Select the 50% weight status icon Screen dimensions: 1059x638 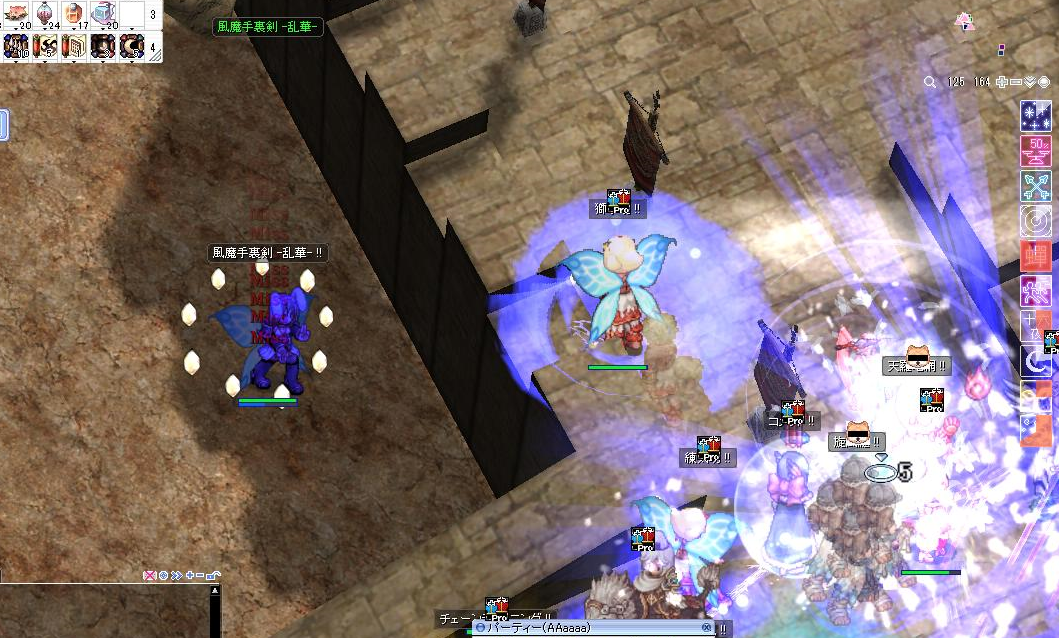pos(1035,151)
